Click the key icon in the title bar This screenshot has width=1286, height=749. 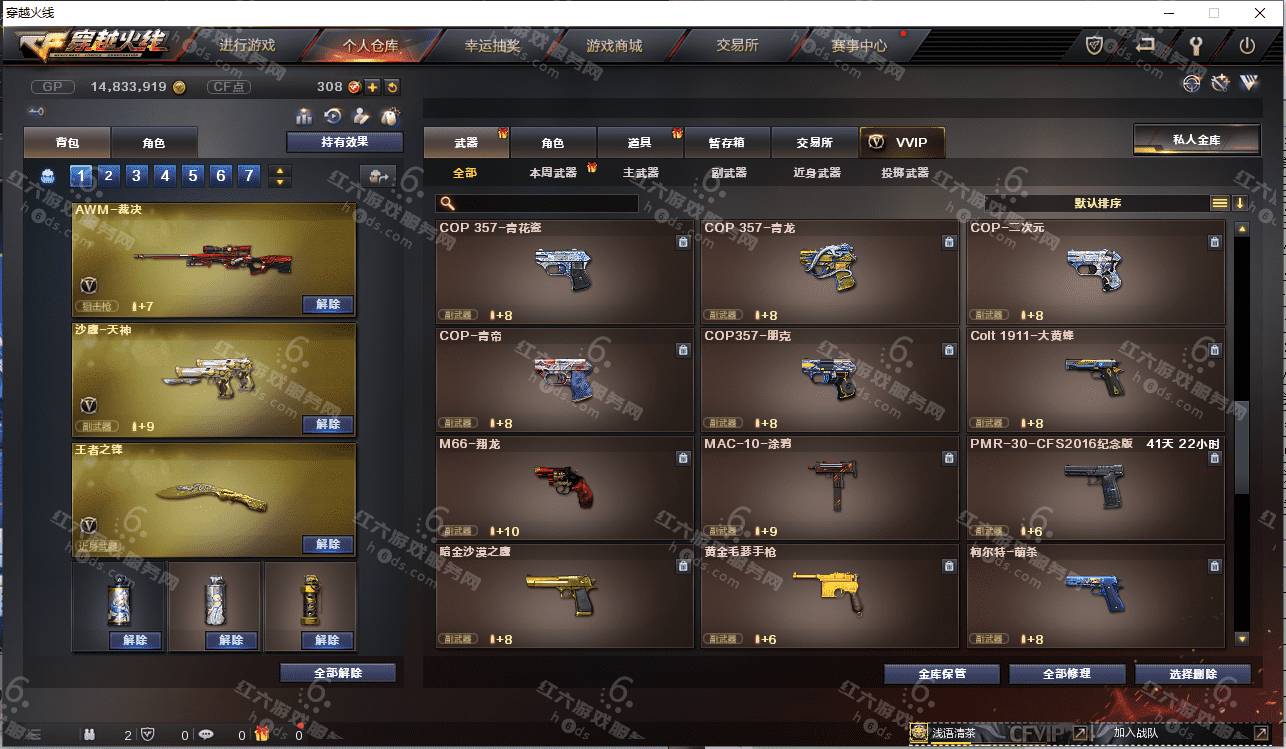tap(1196, 45)
